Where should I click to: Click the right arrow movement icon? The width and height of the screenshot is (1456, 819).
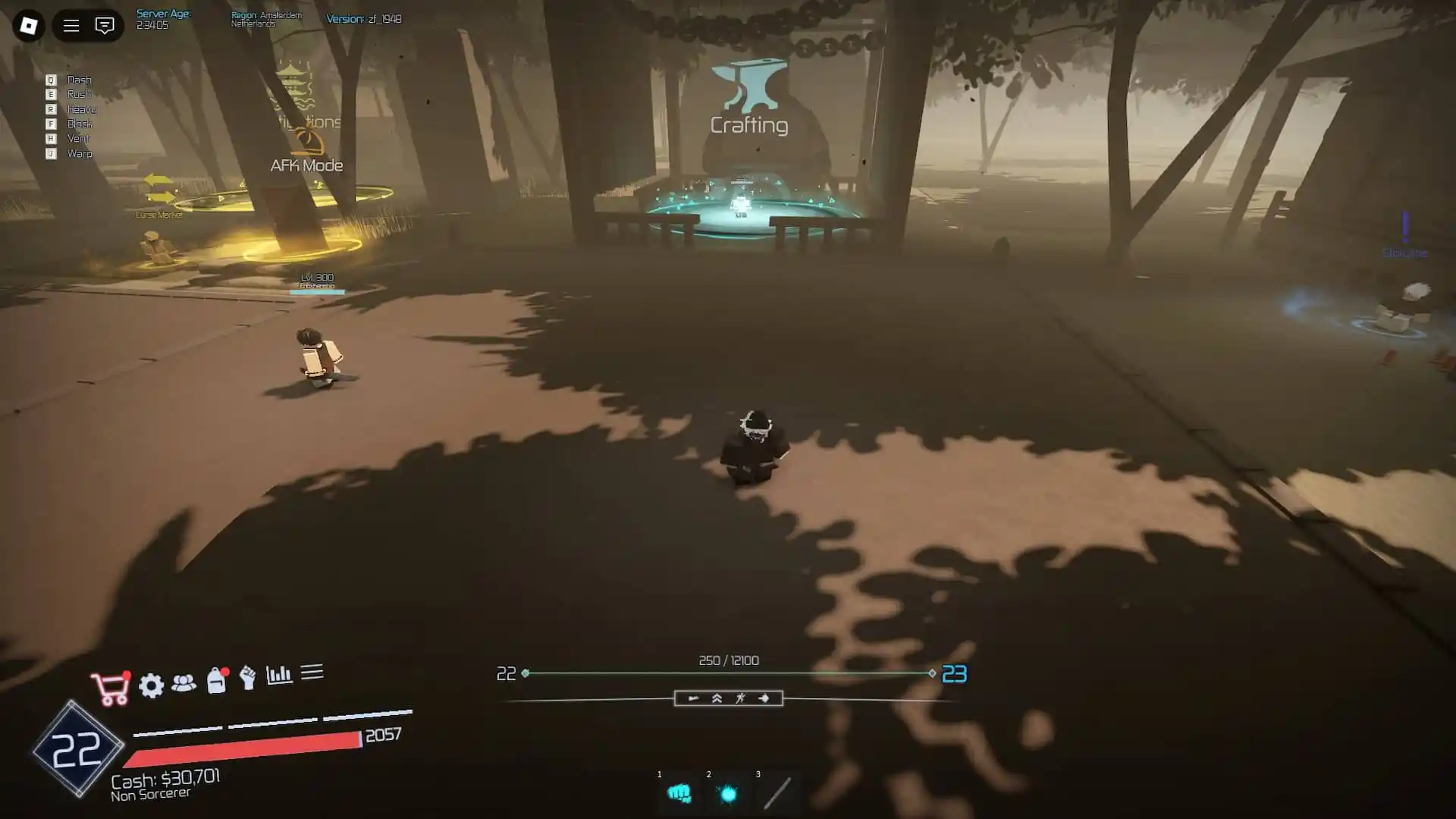(x=764, y=698)
